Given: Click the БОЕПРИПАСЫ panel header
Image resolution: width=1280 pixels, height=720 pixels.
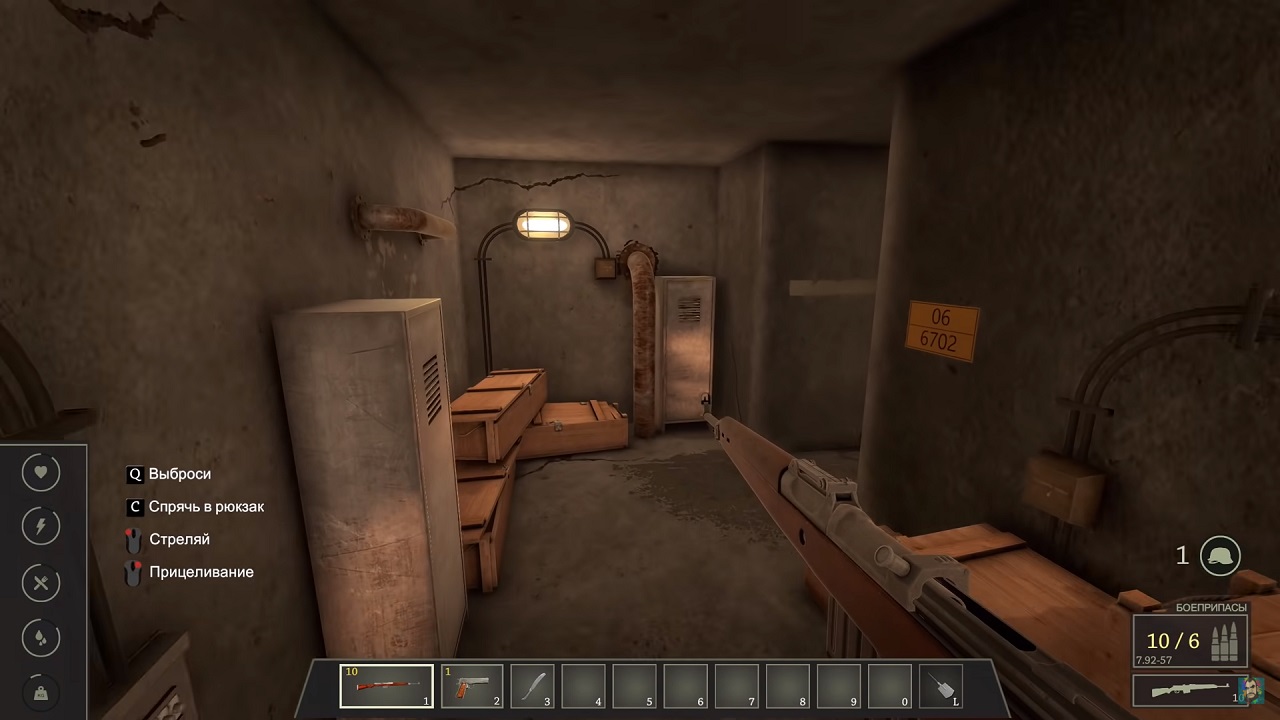Looking at the screenshot, I should tap(1211, 607).
